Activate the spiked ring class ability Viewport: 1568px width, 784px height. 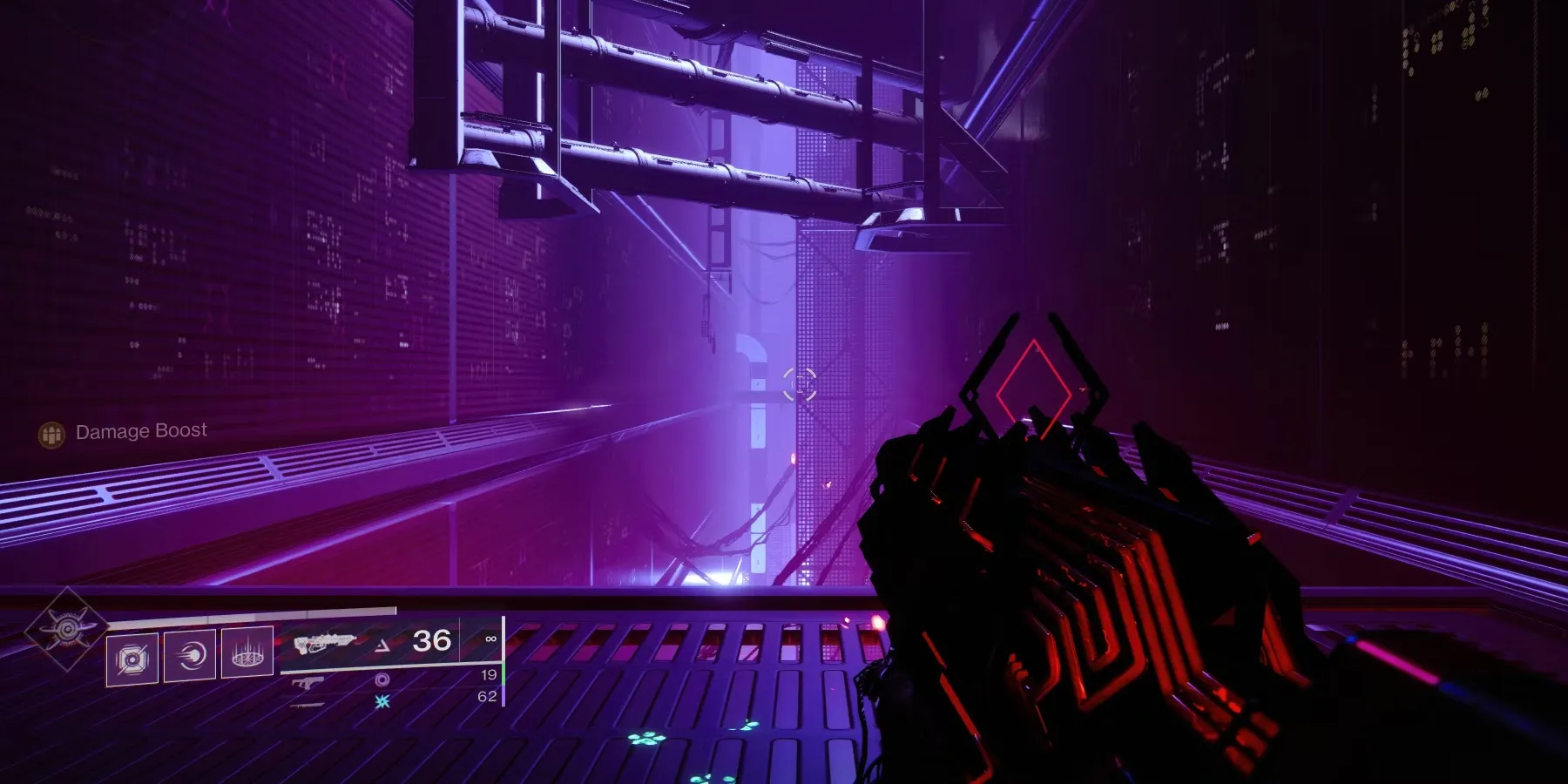point(247,652)
